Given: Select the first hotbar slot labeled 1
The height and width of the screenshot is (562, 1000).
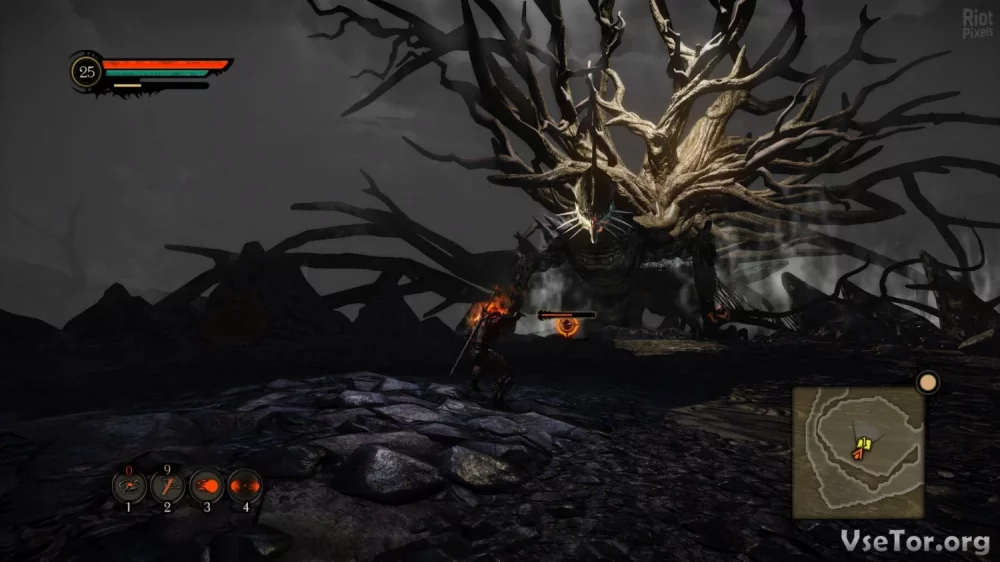Looking at the screenshot, I should 129,487.
